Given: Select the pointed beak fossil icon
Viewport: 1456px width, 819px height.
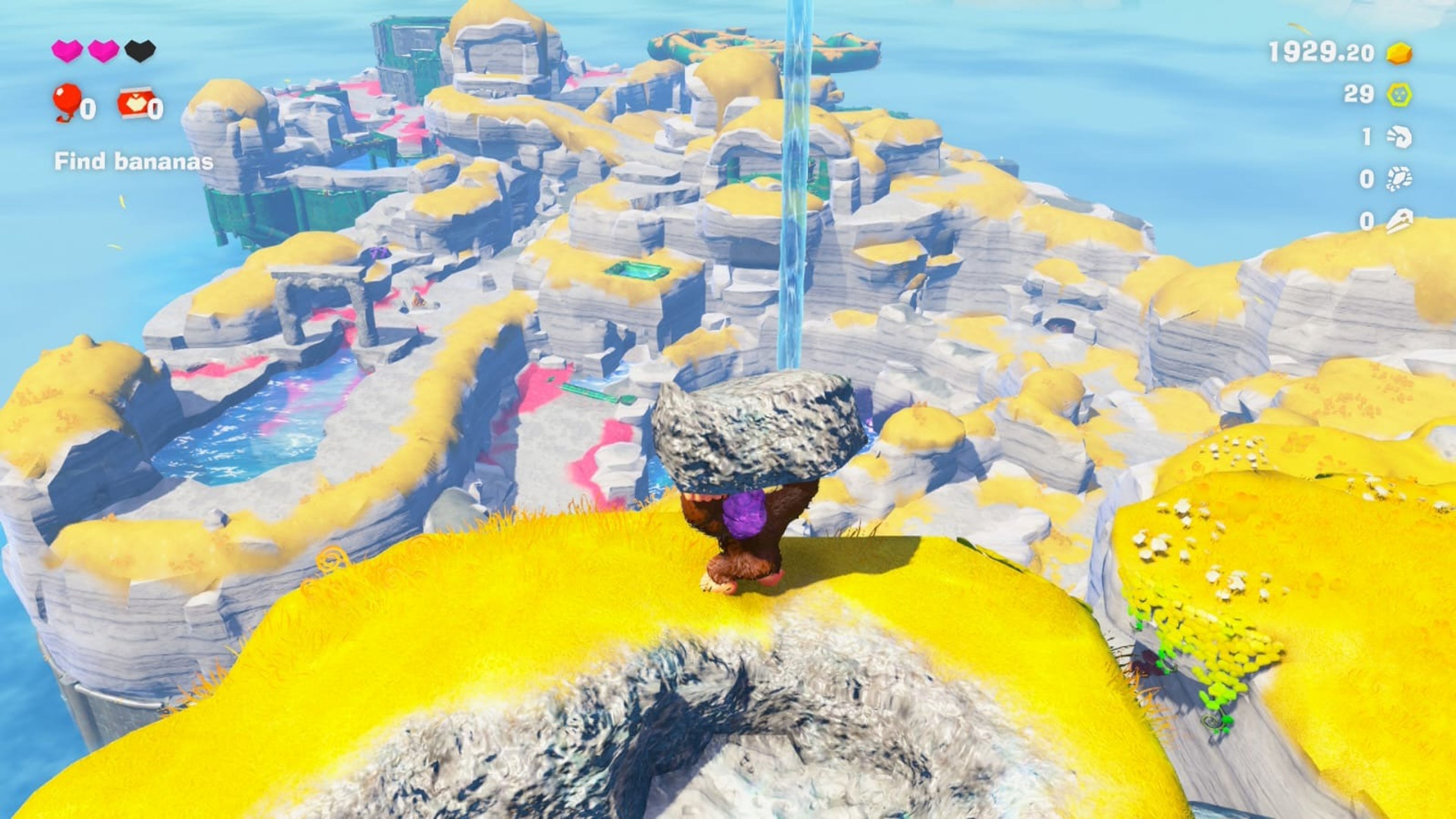Looking at the screenshot, I should click(x=1400, y=220).
